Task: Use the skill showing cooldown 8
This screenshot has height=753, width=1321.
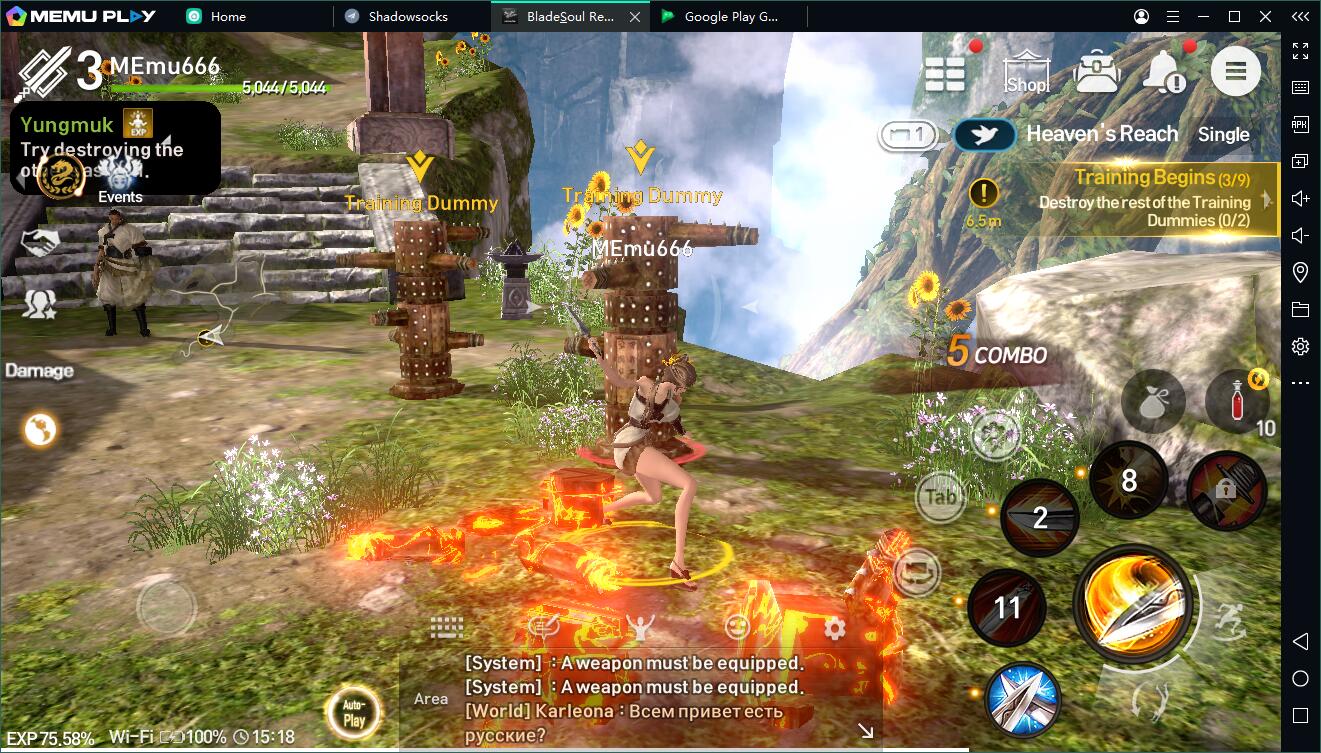Action: click(x=1128, y=481)
